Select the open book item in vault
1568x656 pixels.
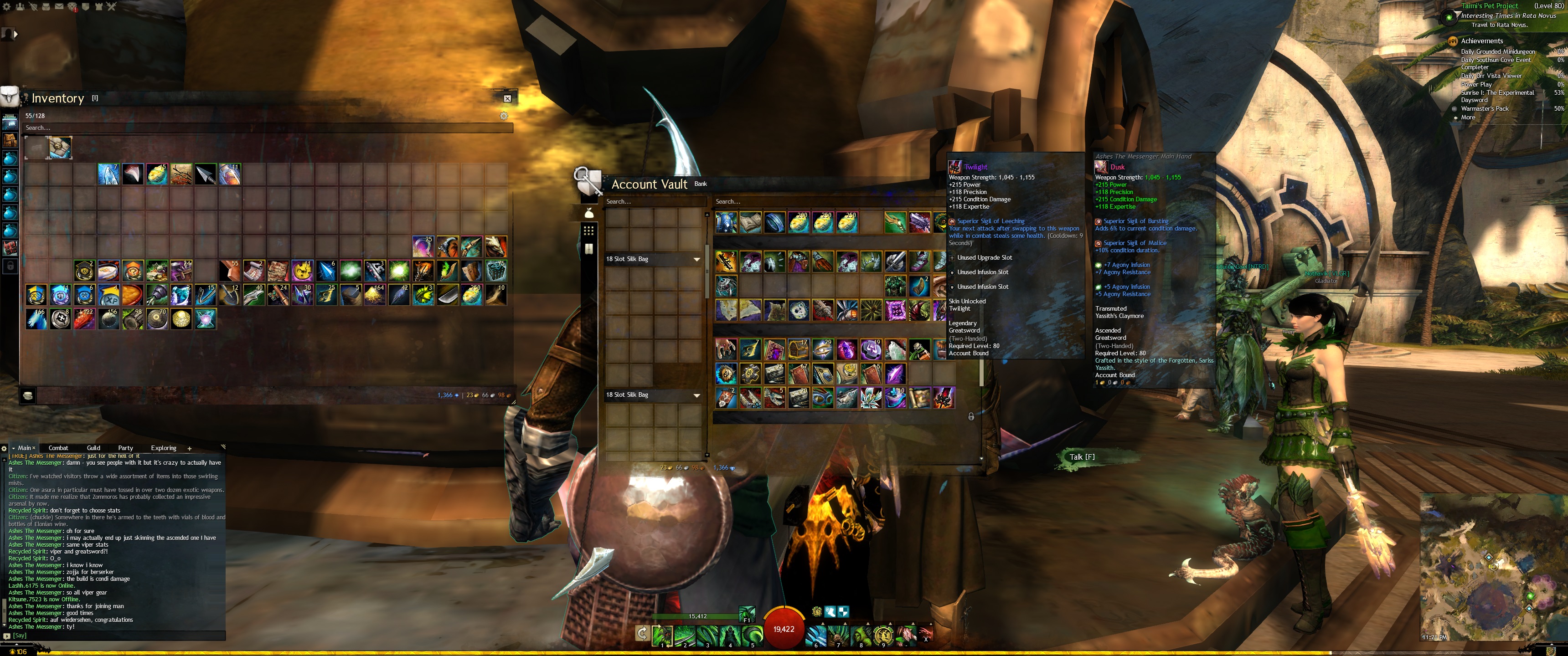coord(750,223)
